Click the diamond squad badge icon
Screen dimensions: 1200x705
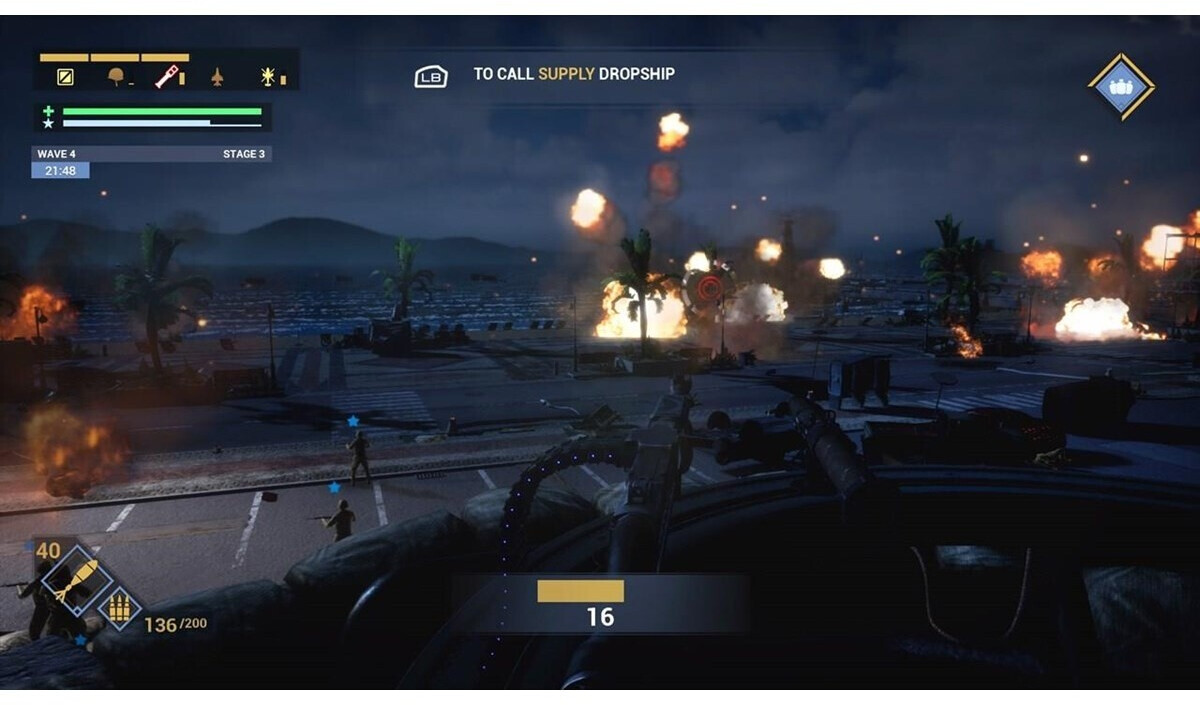pos(1121,87)
